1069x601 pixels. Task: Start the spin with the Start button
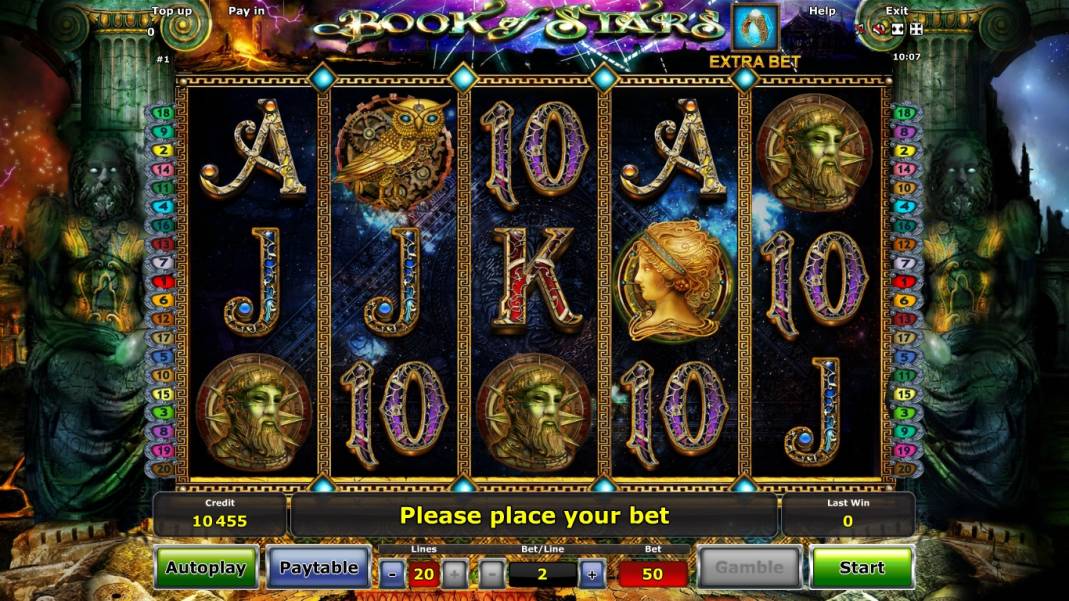[862, 568]
